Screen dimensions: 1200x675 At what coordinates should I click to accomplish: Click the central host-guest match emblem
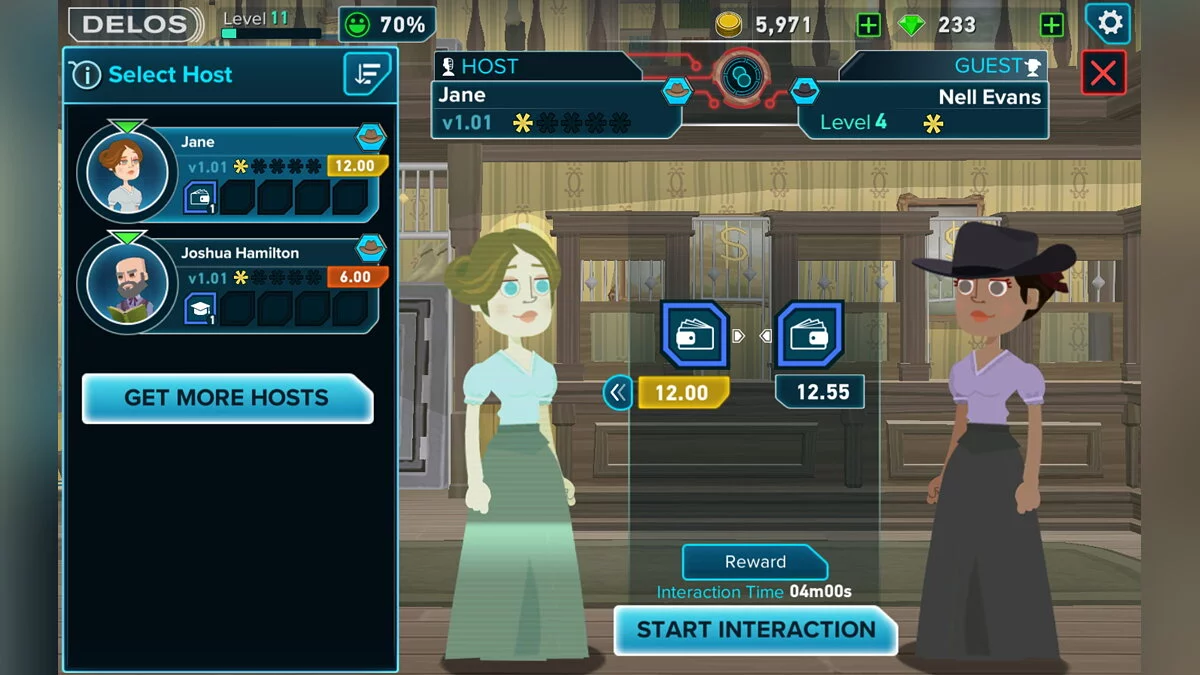pos(741,78)
